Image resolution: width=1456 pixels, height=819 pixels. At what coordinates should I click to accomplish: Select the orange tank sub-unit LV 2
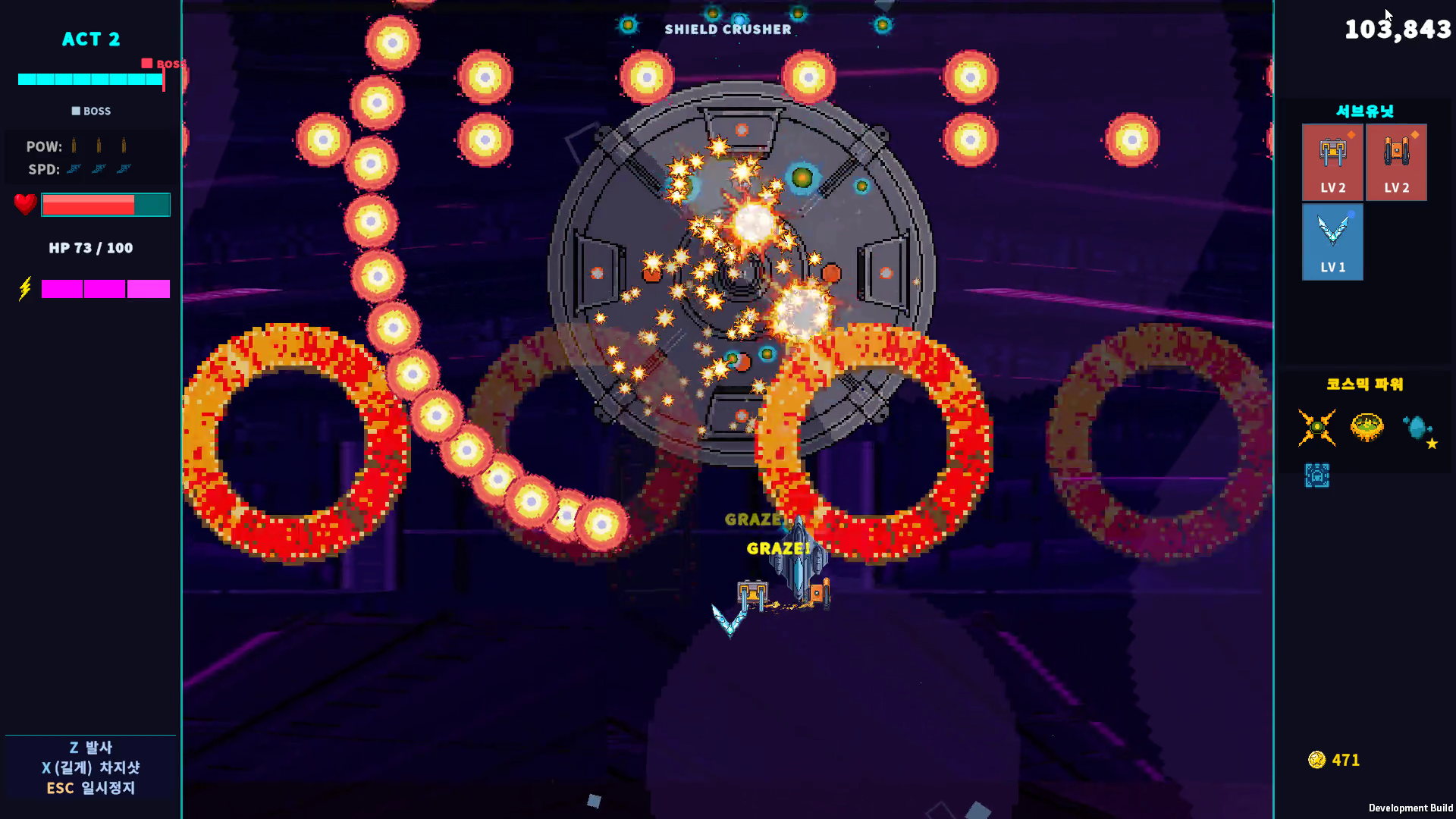pos(1396,162)
